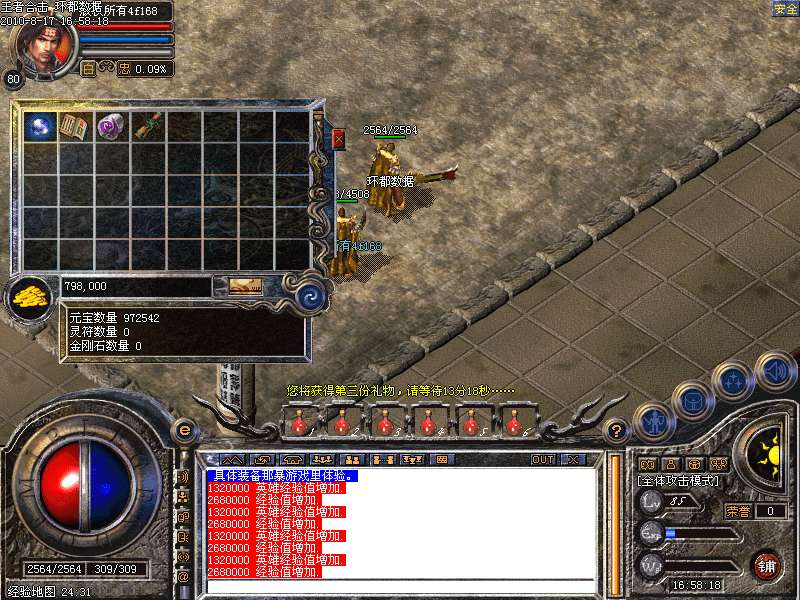This screenshot has width=800, height=600.
Task: Toggle the speaker sound round button
Action: tap(775, 372)
